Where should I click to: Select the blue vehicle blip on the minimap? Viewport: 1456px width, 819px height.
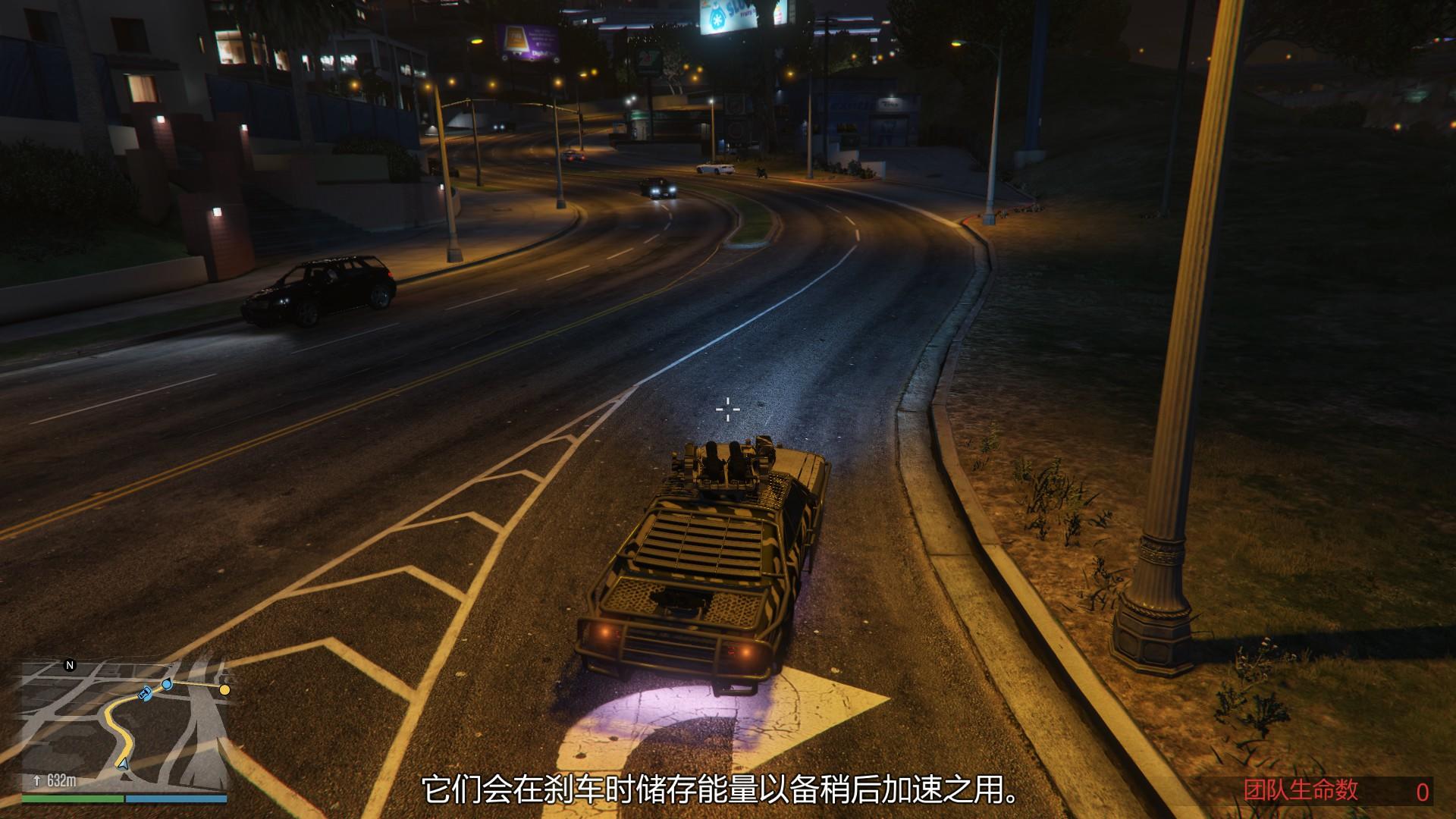(143, 692)
